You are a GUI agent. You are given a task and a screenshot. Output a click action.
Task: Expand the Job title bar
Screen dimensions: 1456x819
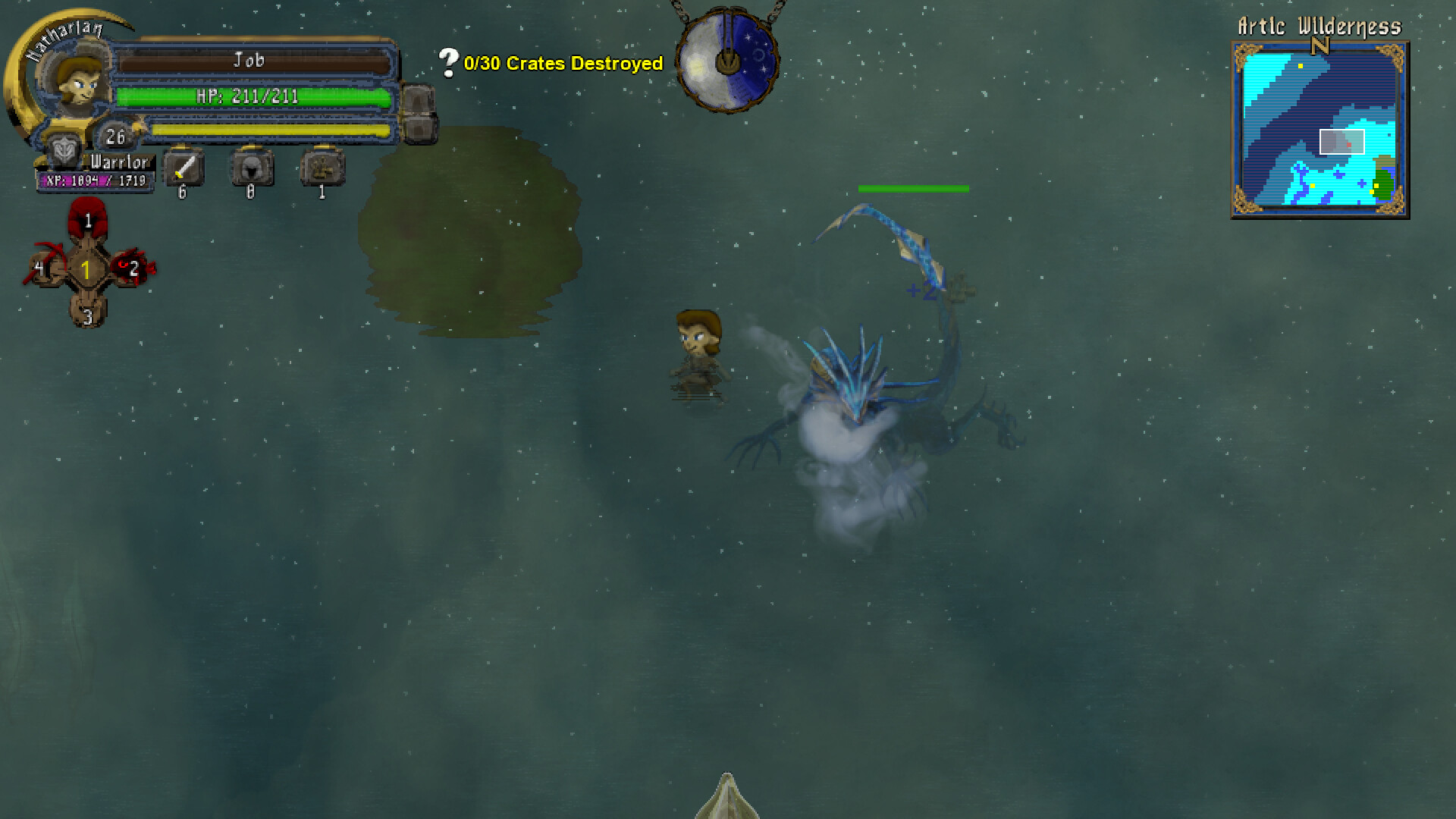(253, 61)
